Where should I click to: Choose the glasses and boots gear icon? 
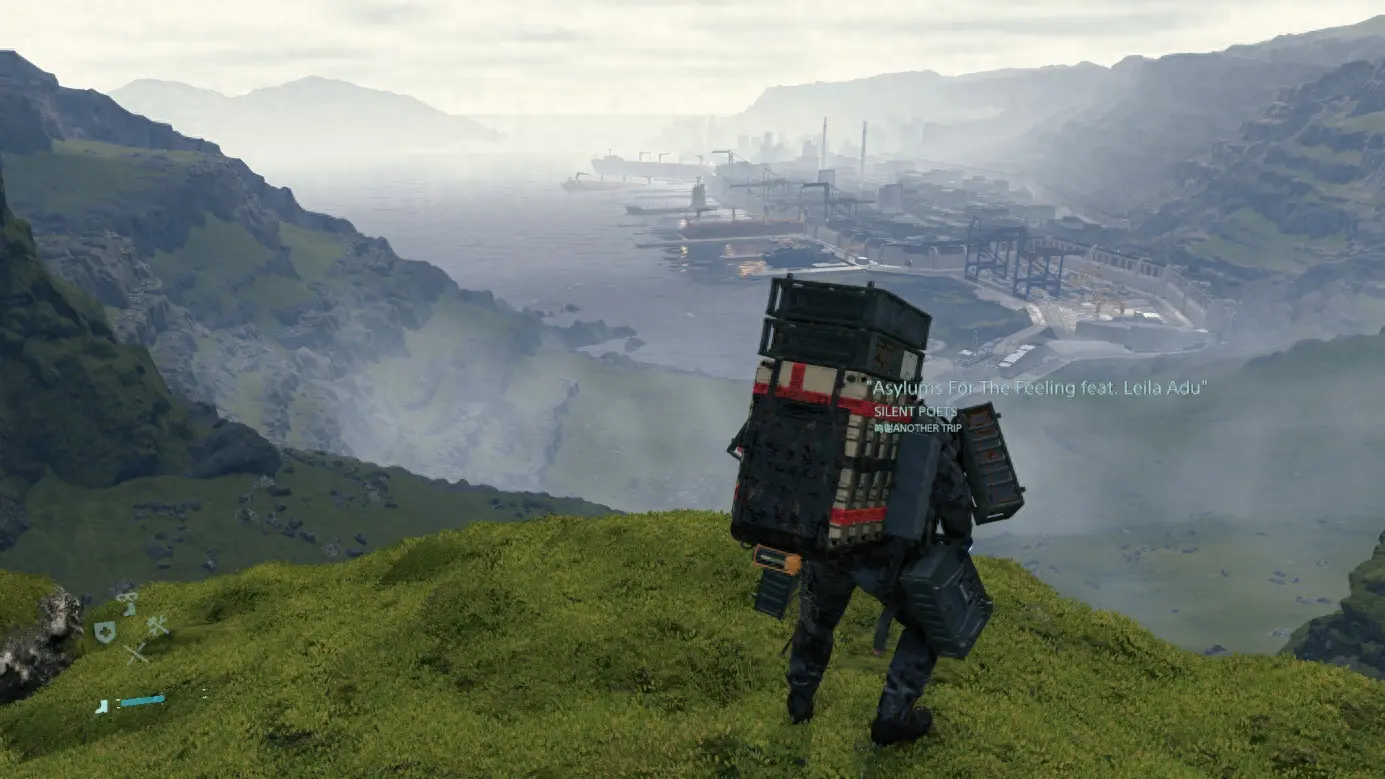[x=127, y=602]
